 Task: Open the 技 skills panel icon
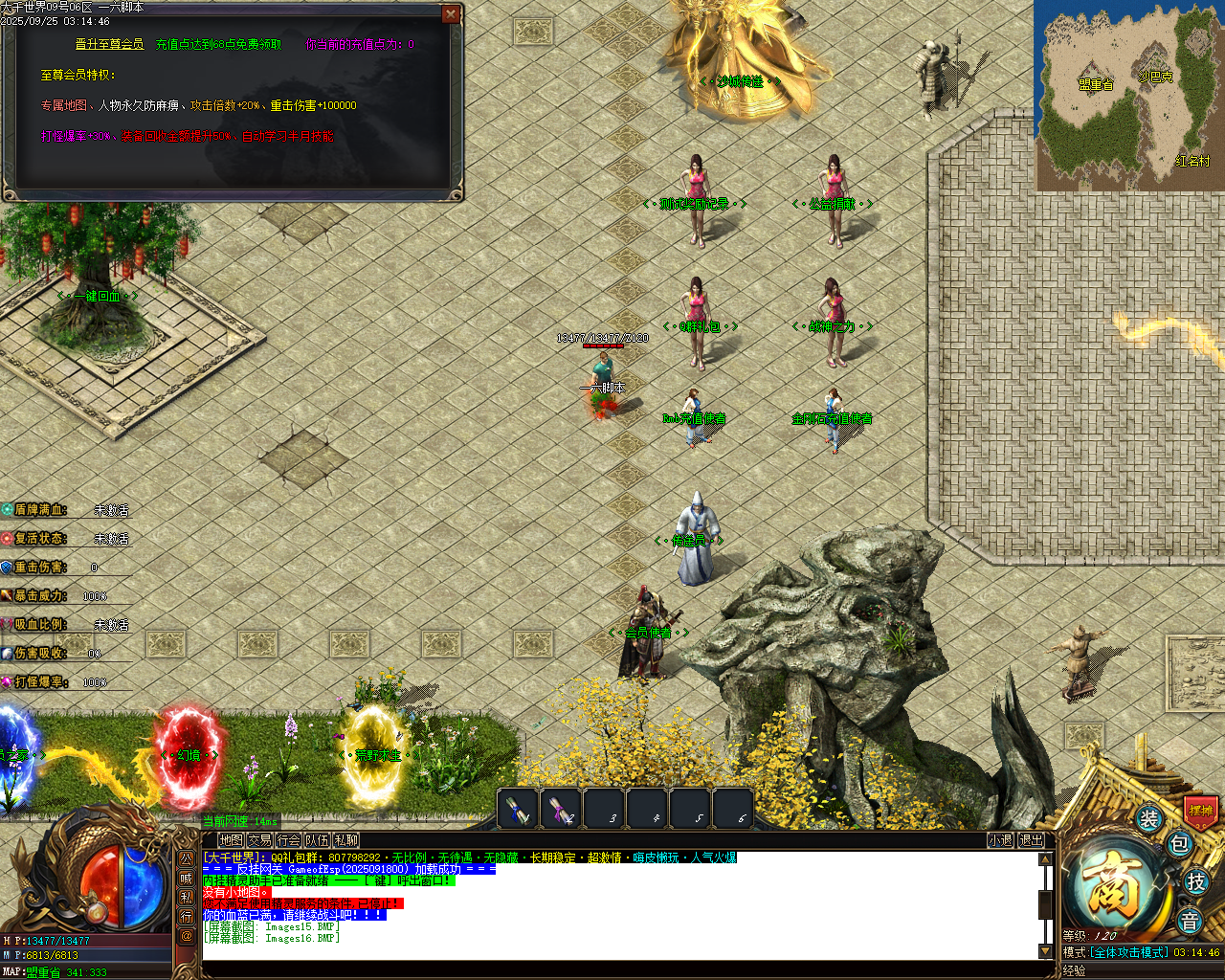coord(1195,880)
